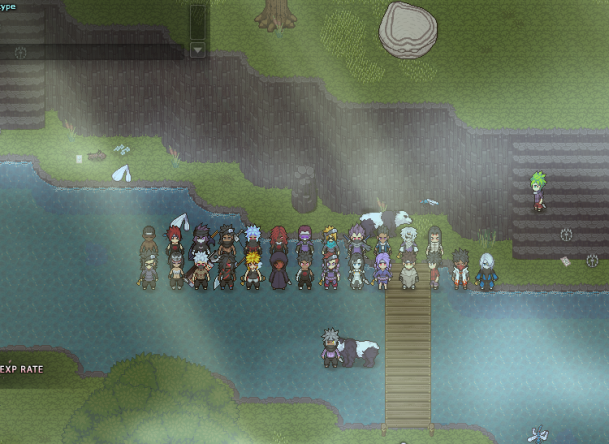Viewport: 609px width, 444px height.
Task: Click the chat window's scroll-down arrow
Action: [198, 49]
